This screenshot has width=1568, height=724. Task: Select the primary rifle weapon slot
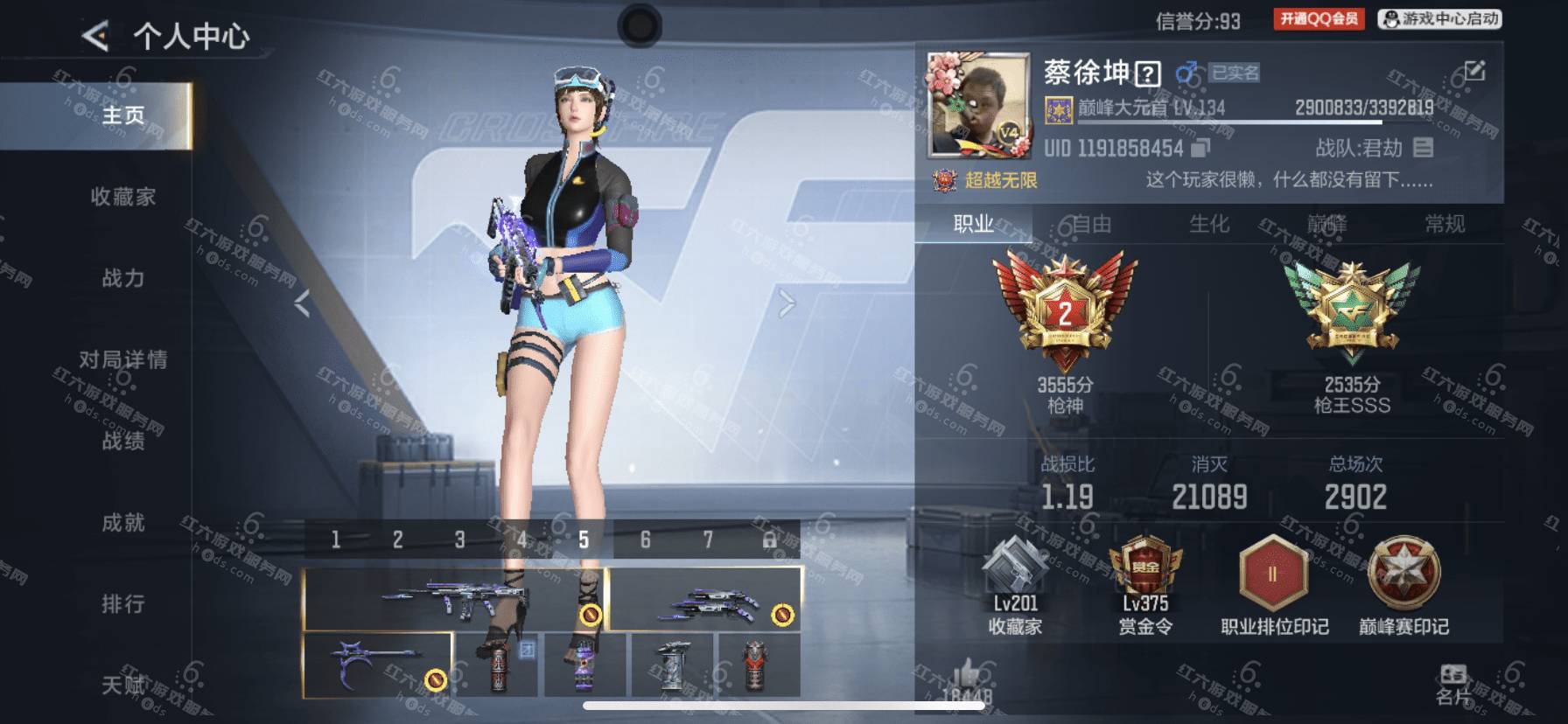[455, 599]
